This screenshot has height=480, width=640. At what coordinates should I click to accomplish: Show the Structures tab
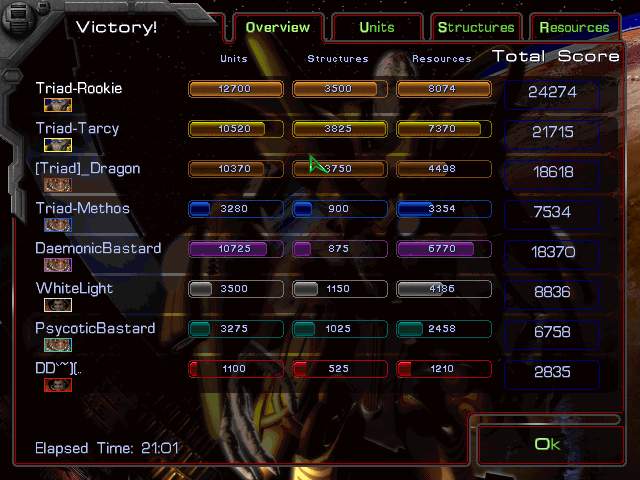[476, 28]
